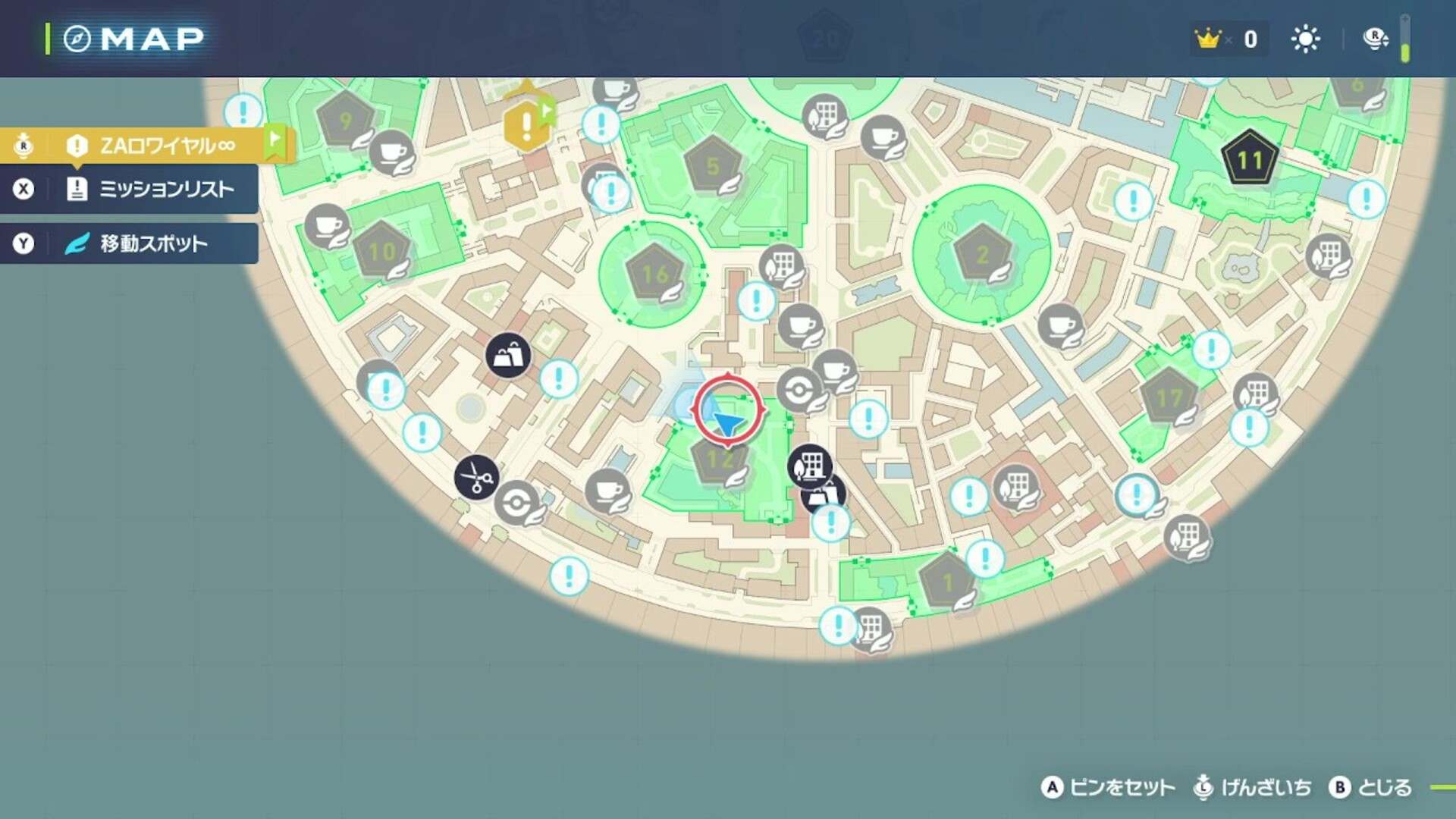This screenshot has height=819, width=1456.
Task: Click the scissors salon map marker
Action: 476,478
